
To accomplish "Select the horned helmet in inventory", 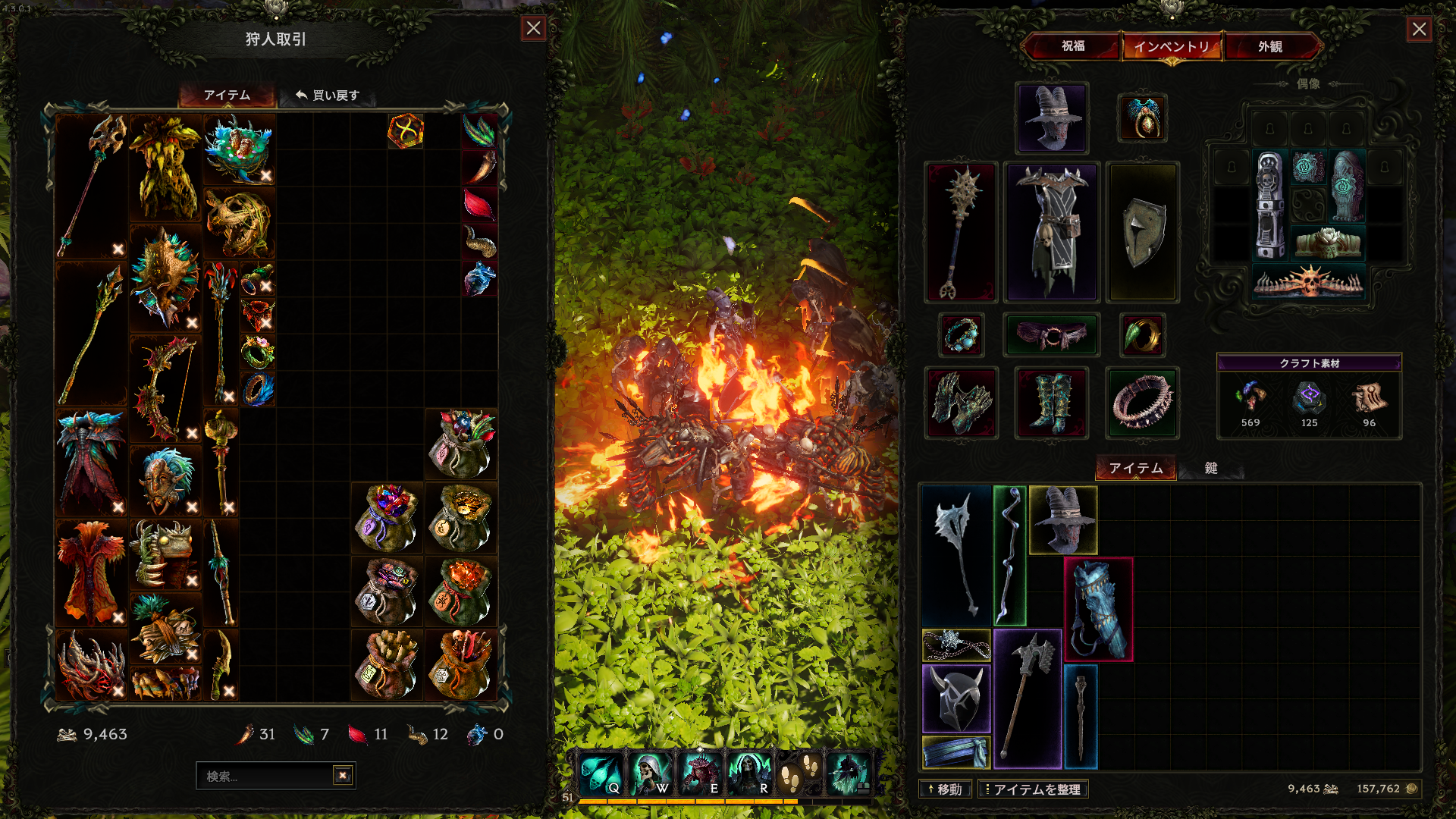I will click(956, 698).
